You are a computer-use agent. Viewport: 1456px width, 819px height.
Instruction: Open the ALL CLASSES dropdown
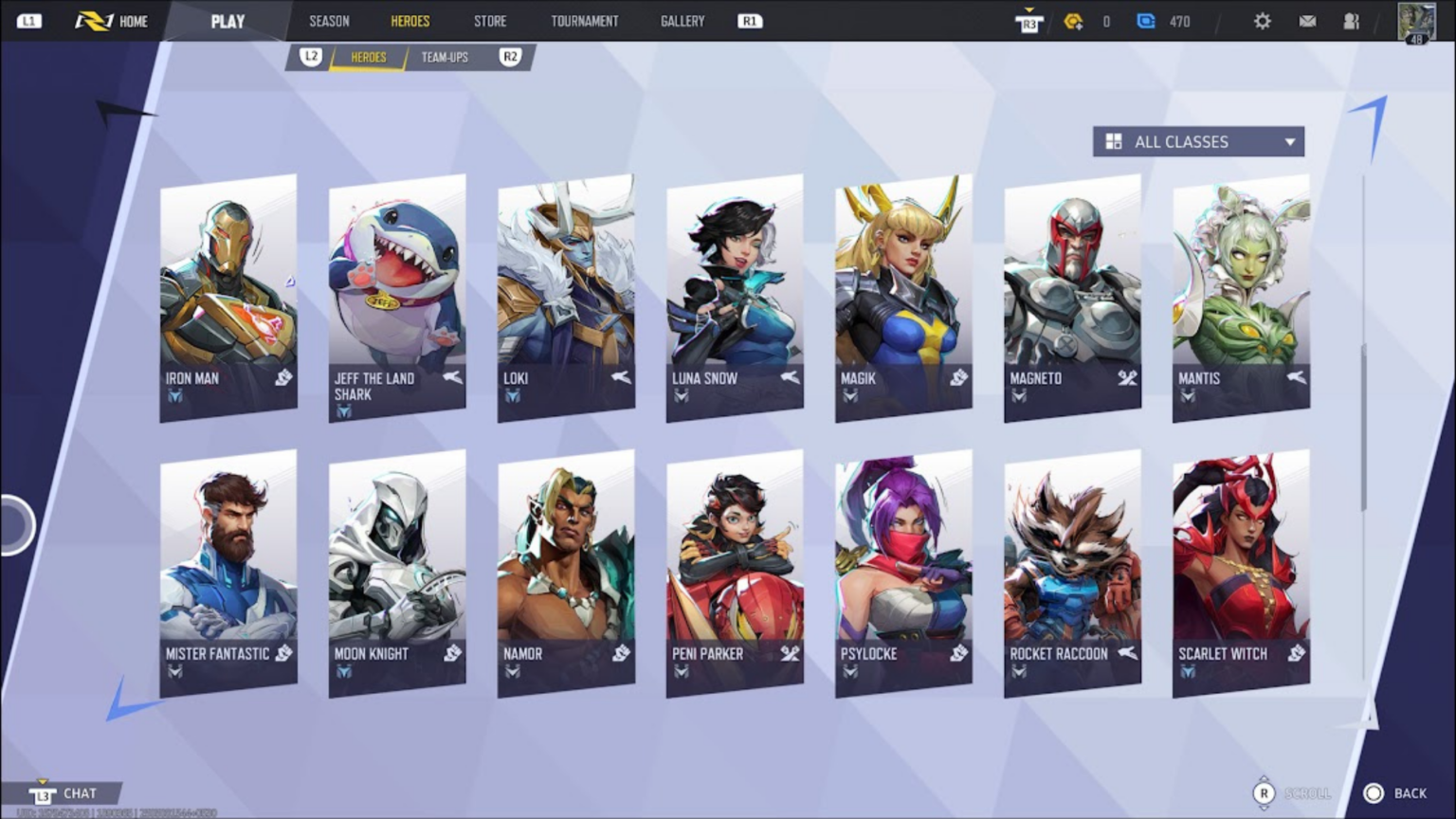pyautogui.click(x=1288, y=141)
